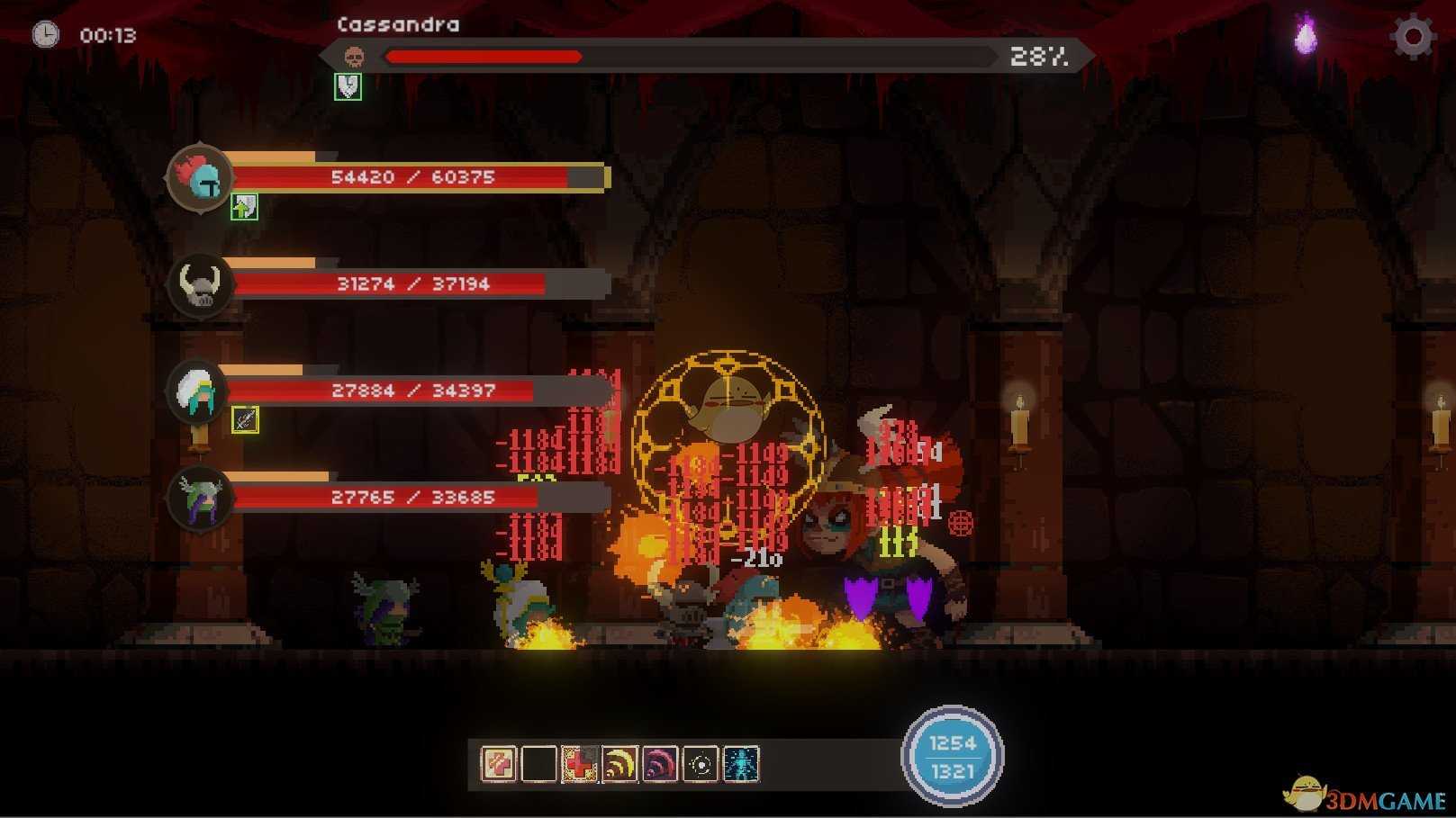Activate the white orb ability
Viewport: 1456px width, 818px height.
[x=701, y=765]
